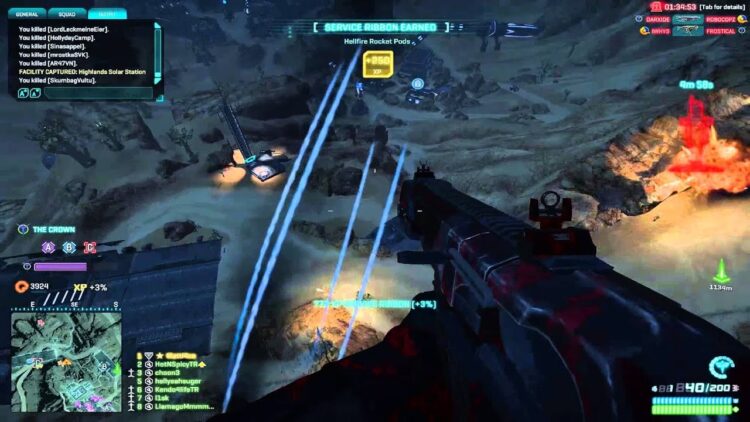Open the Squad chat tab
750x422 pixels.
[68, 16]
